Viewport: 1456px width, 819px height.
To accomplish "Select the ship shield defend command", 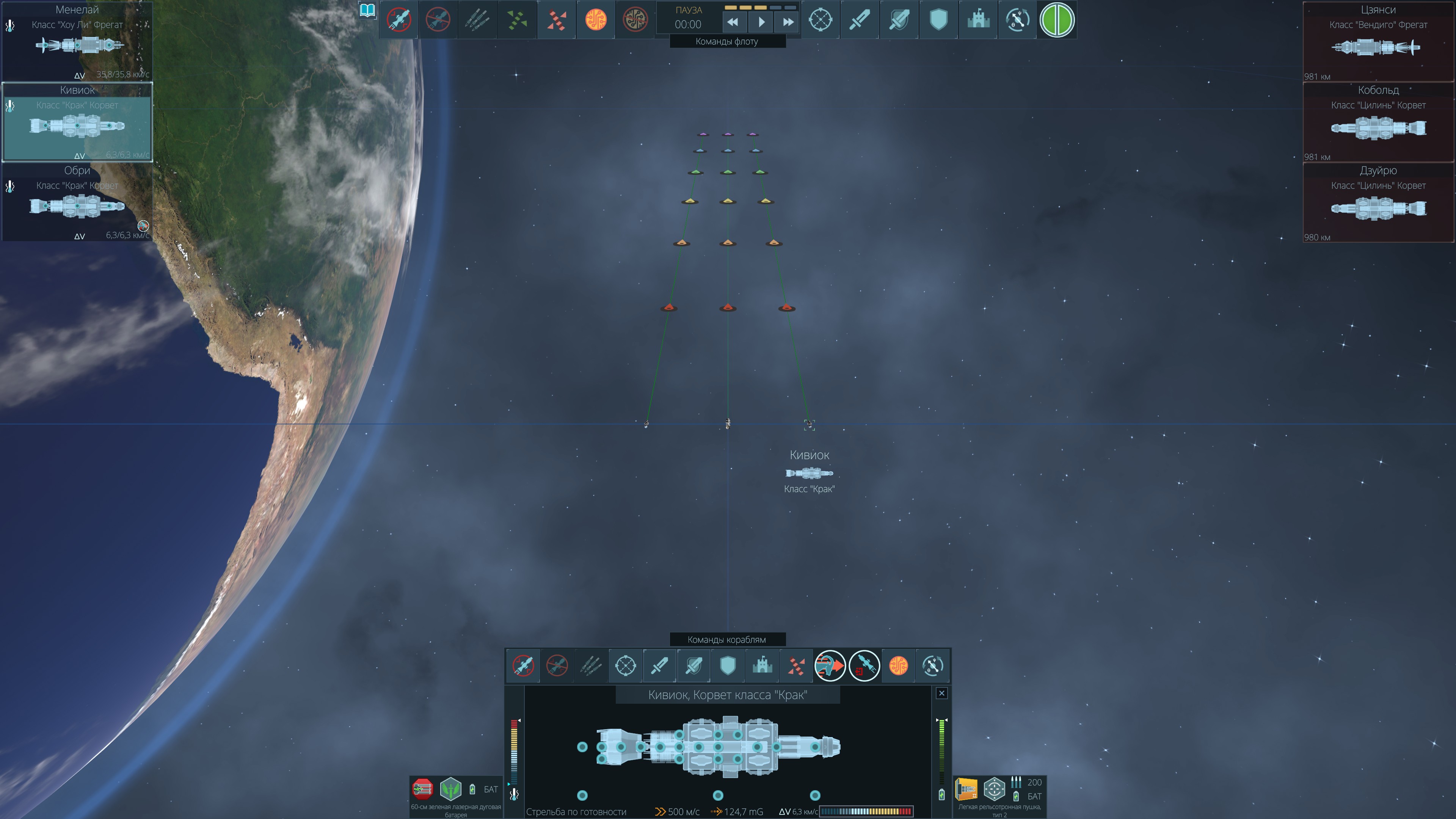I will (x=728, y=666).
